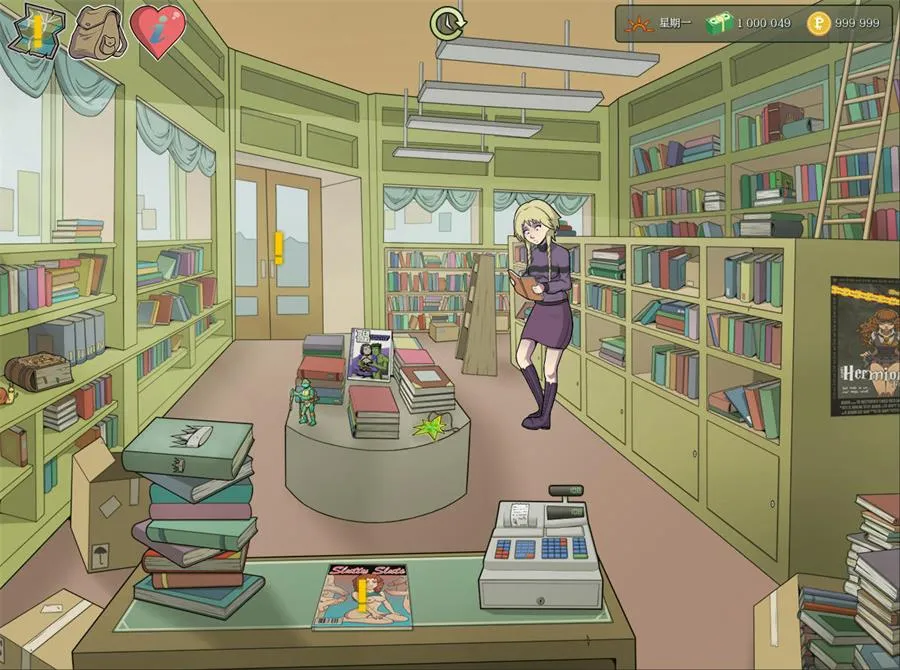Activate the clock wait-time icon

pos(445,22)
